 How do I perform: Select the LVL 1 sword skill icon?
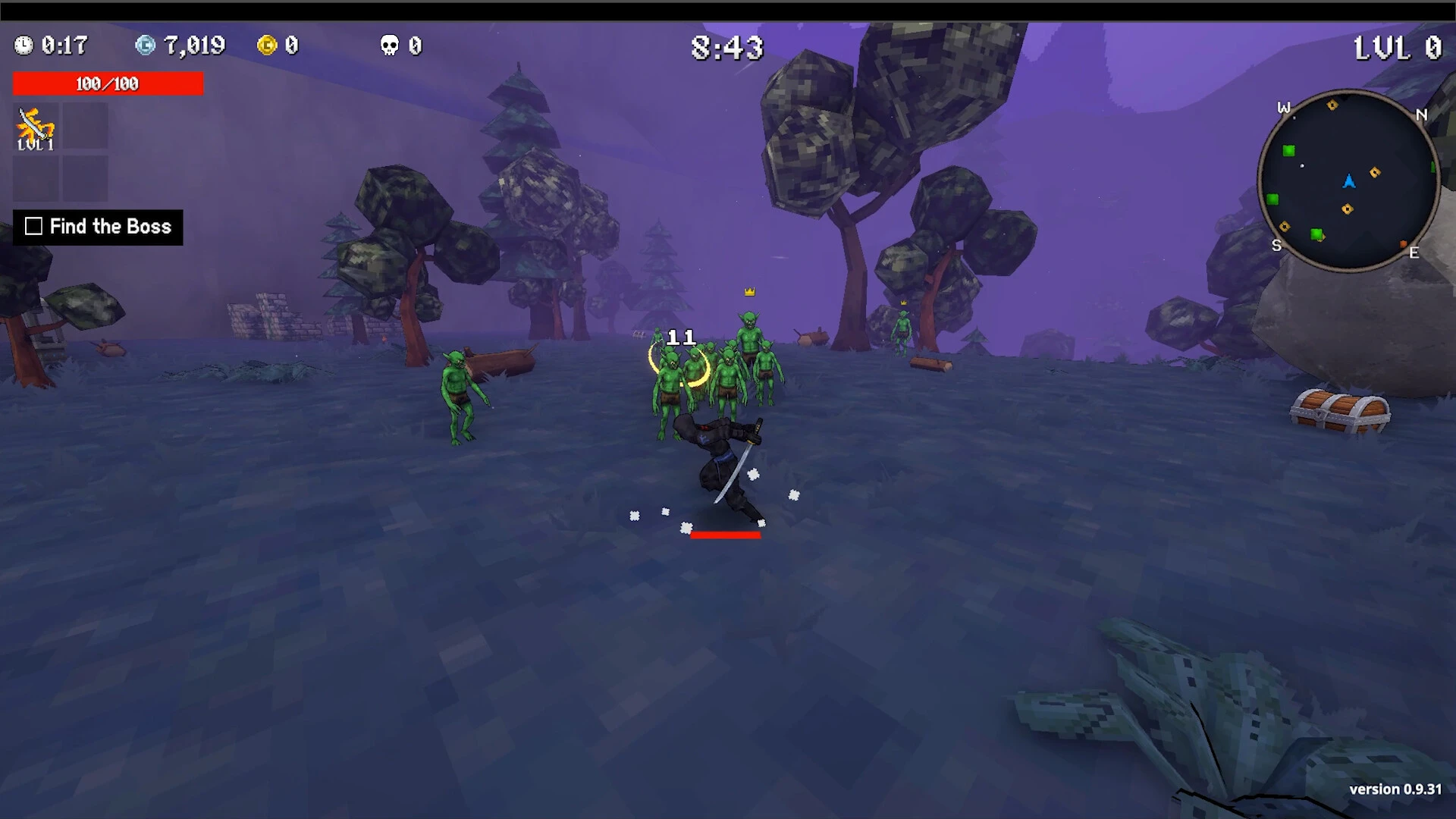point(34,125)
